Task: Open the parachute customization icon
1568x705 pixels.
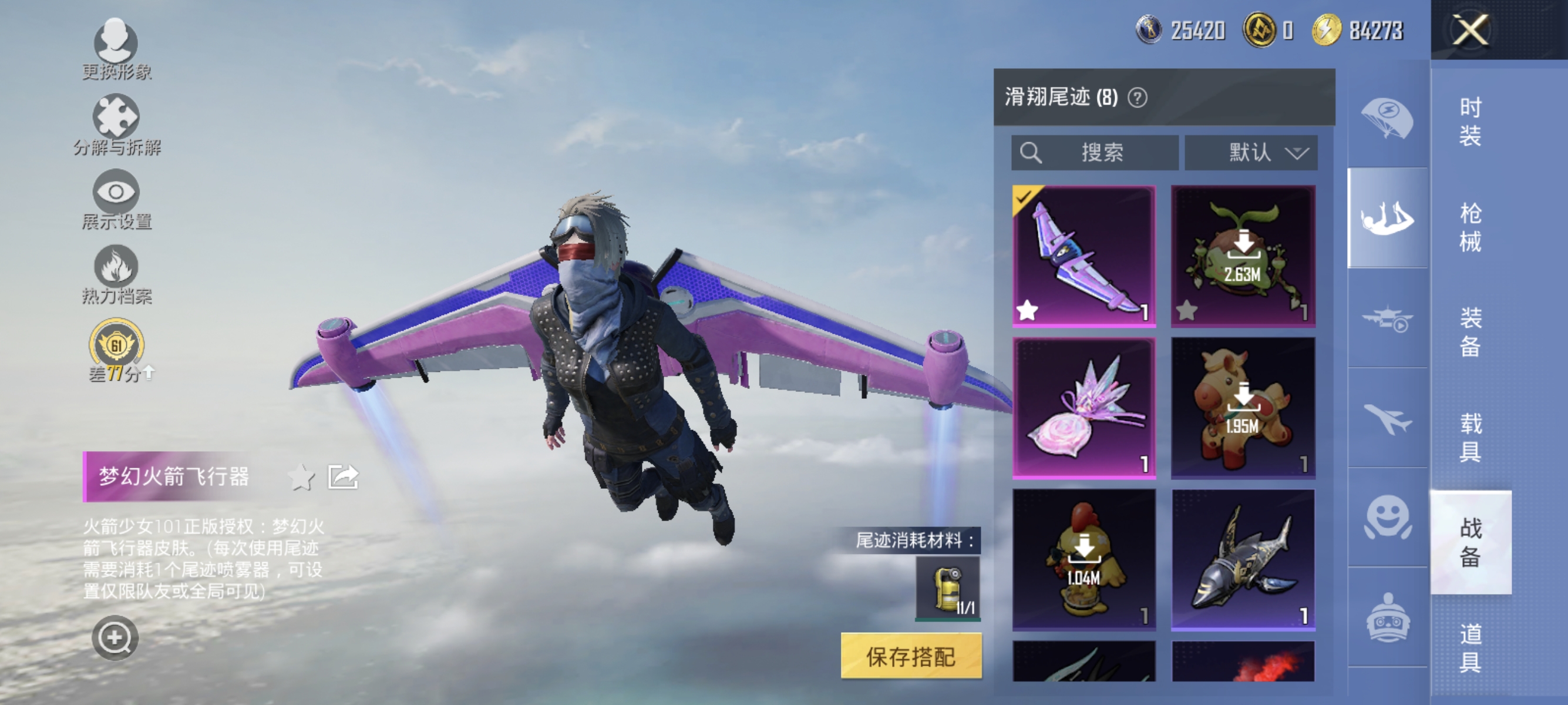Action: [1388, 119]
